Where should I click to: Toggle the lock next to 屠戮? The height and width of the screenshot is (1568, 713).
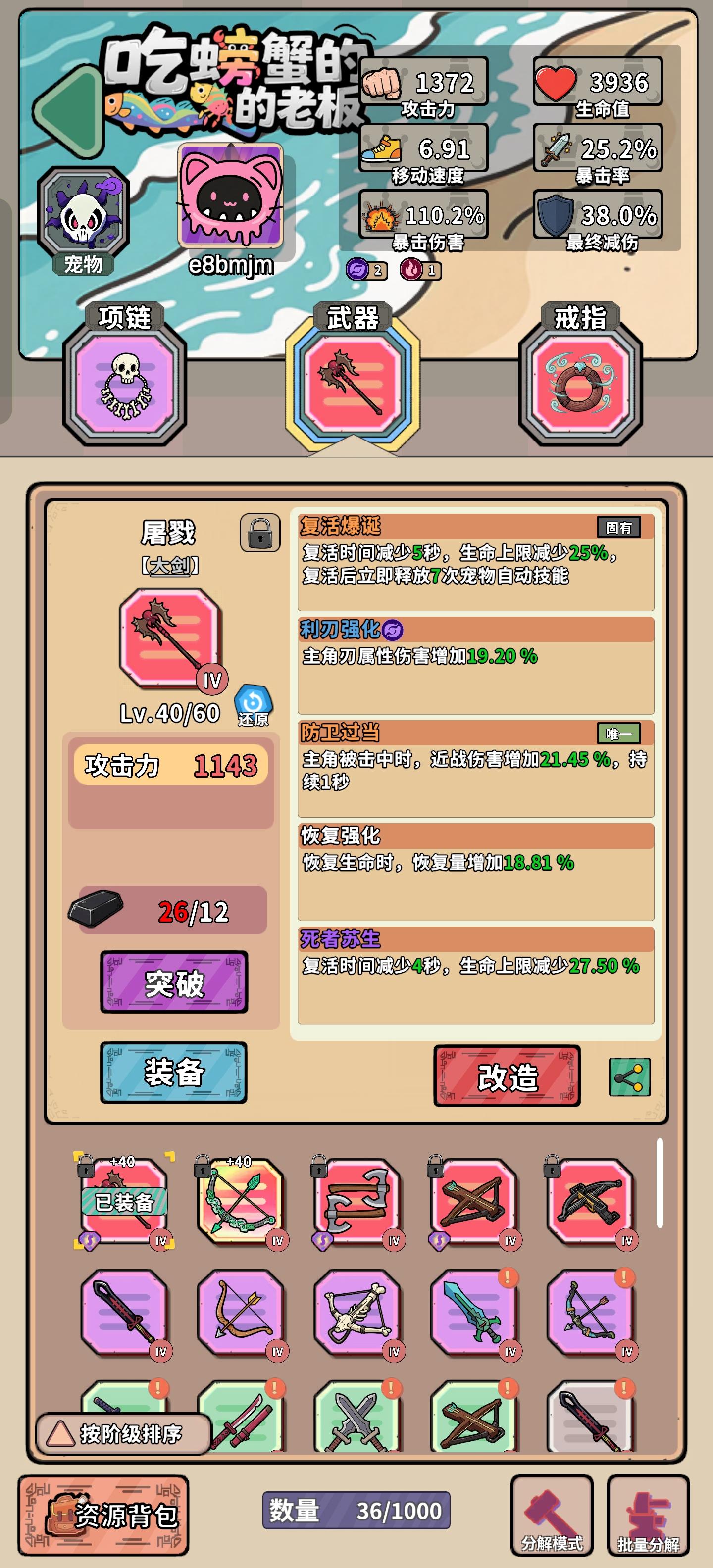pyautogui.click(x=259, y=532)
